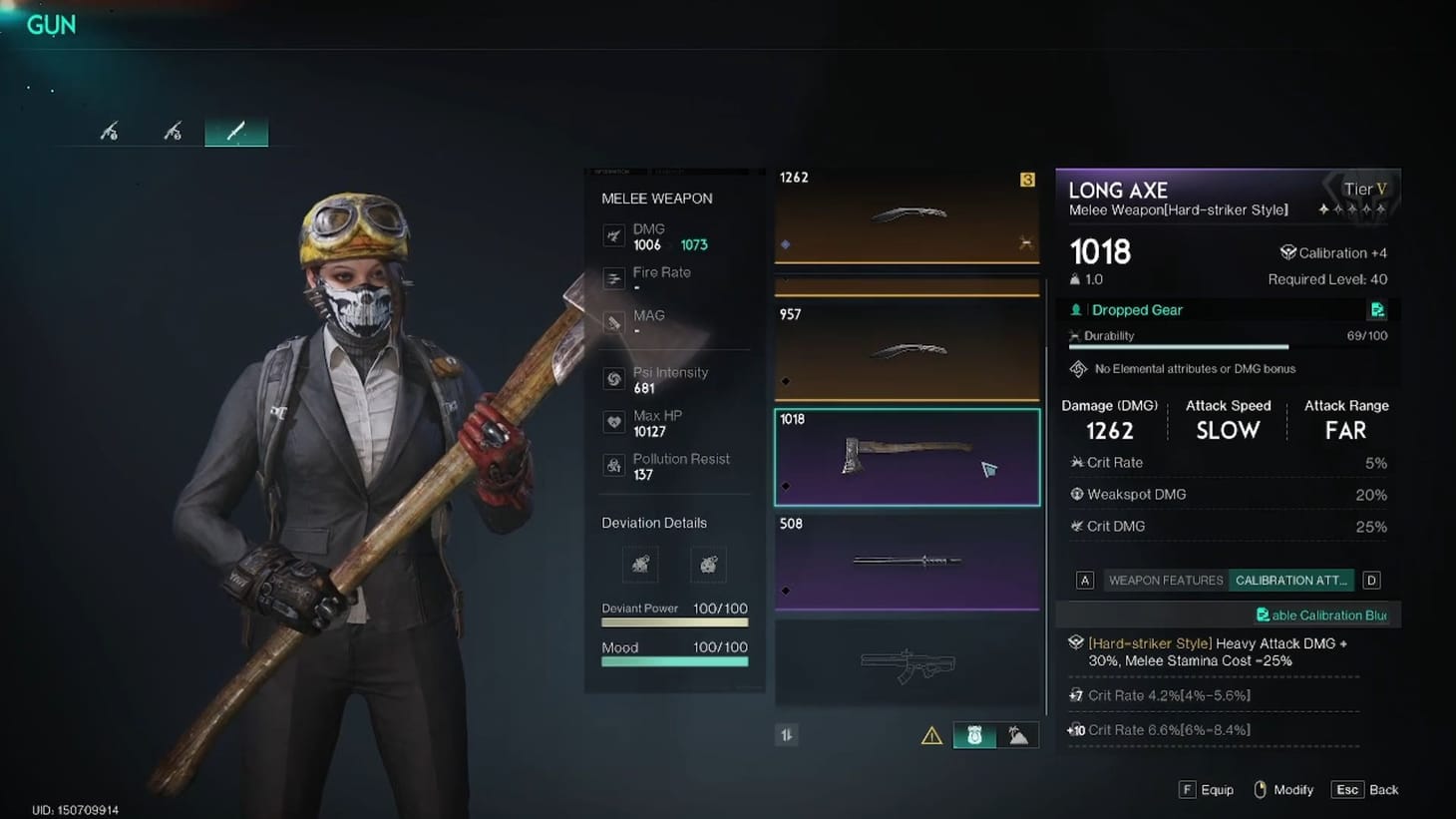The height and width of the screenshot is (819, 1456).
Task: Toggle the badge weapon display mode
Action: coord(973,735)
